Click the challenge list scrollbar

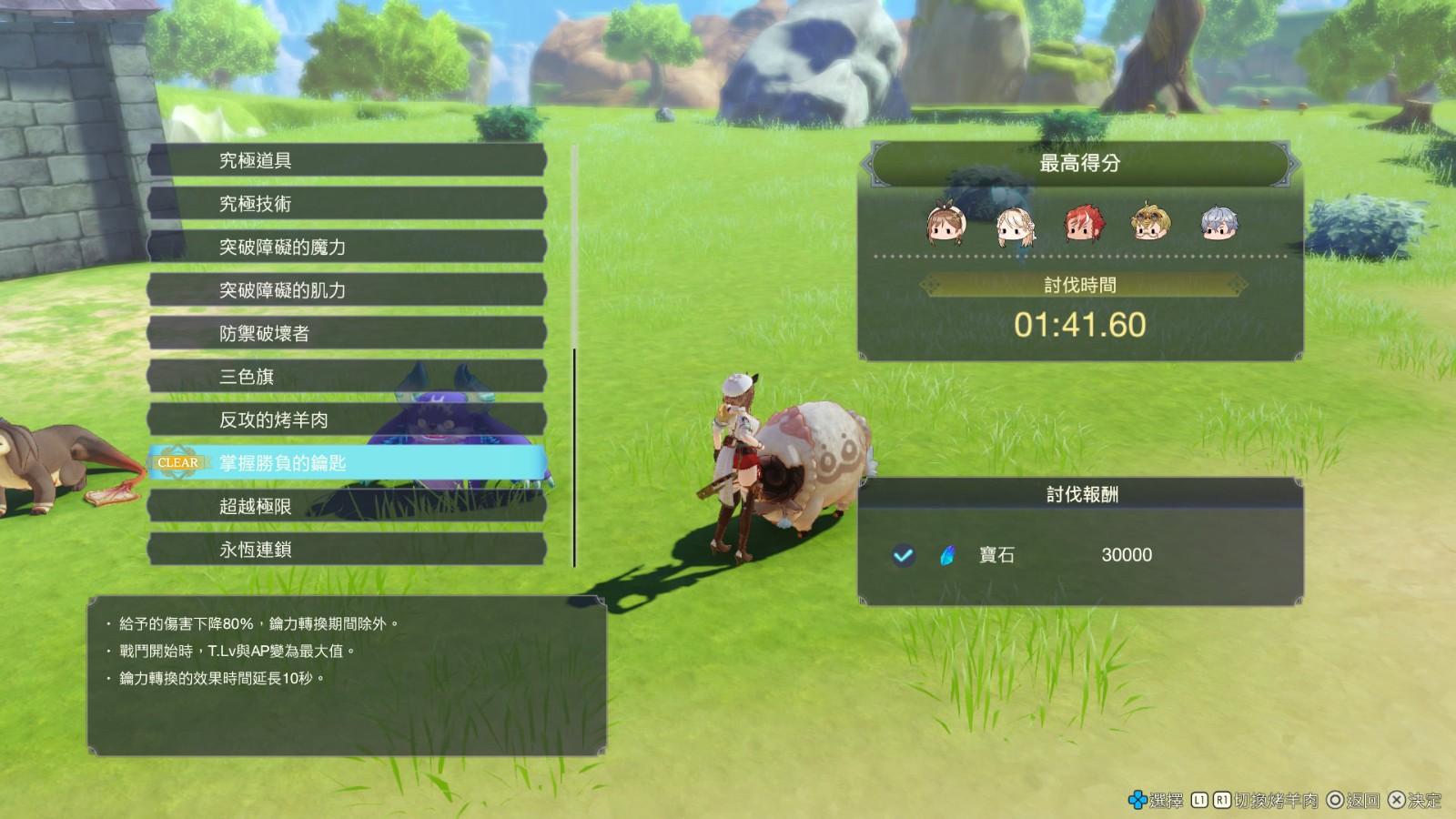pos(574,455)
